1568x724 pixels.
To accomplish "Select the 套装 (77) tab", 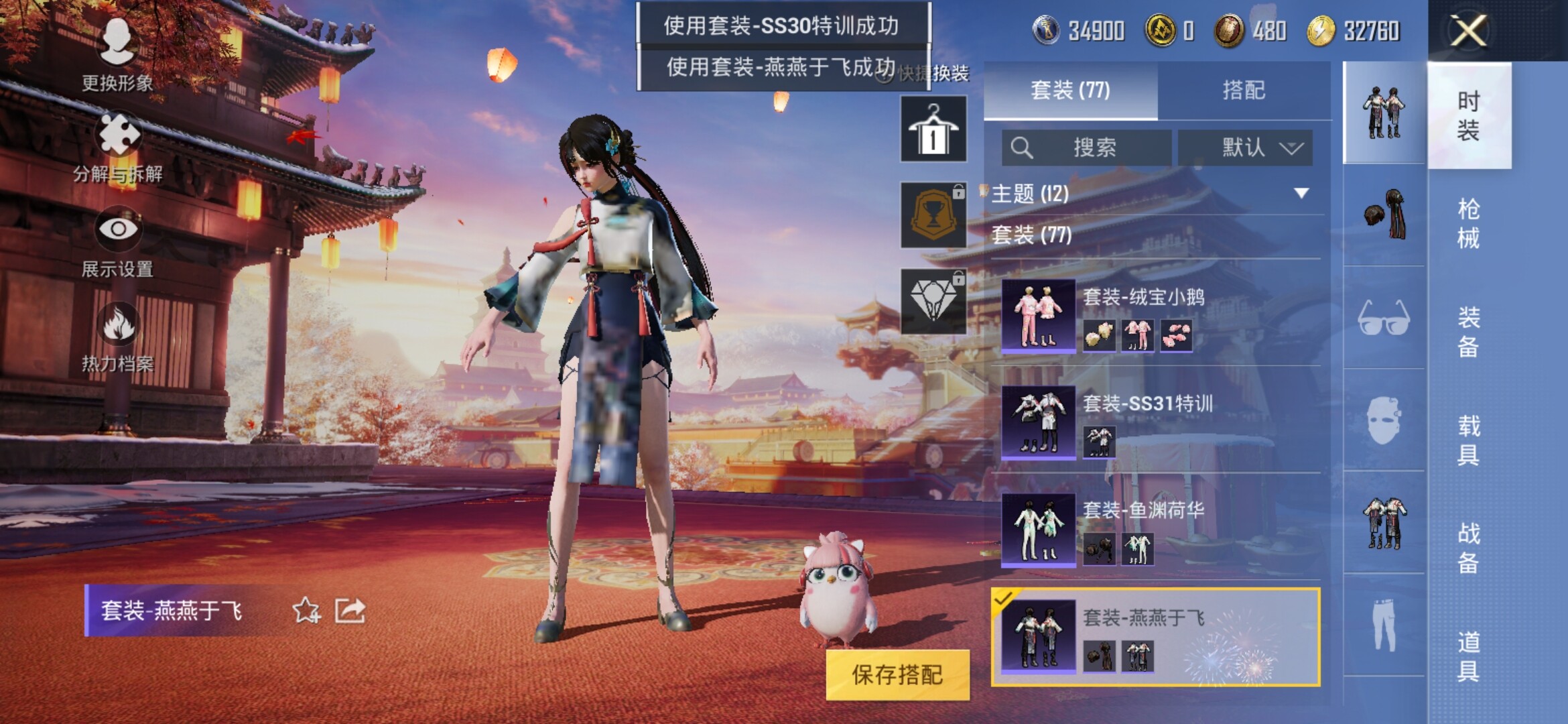I will point(1070,90).
